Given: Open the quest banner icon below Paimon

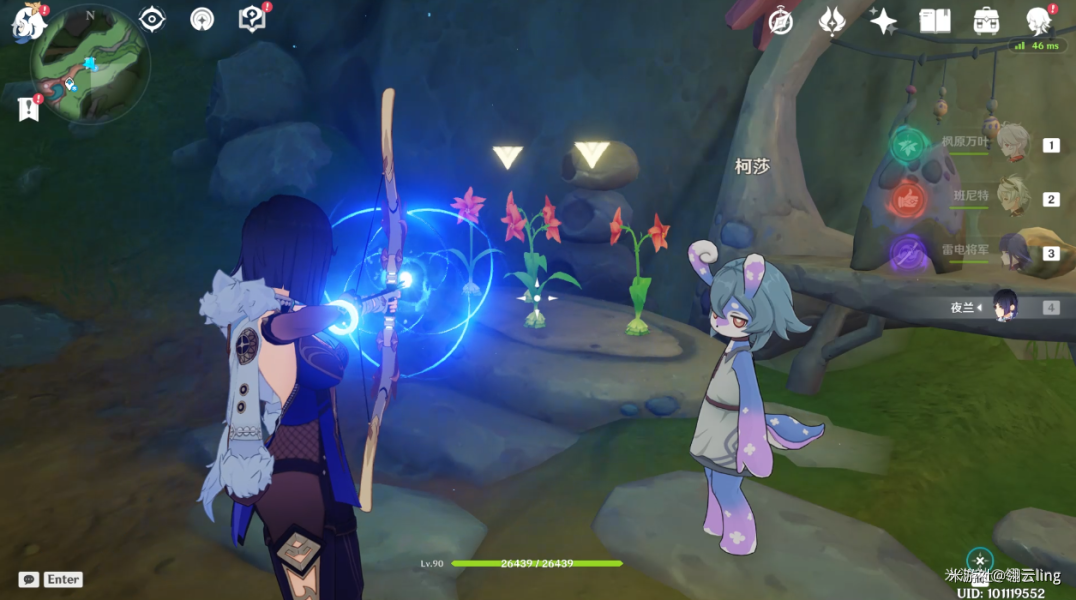Looking at the screenshot, I should coord(28,108).
